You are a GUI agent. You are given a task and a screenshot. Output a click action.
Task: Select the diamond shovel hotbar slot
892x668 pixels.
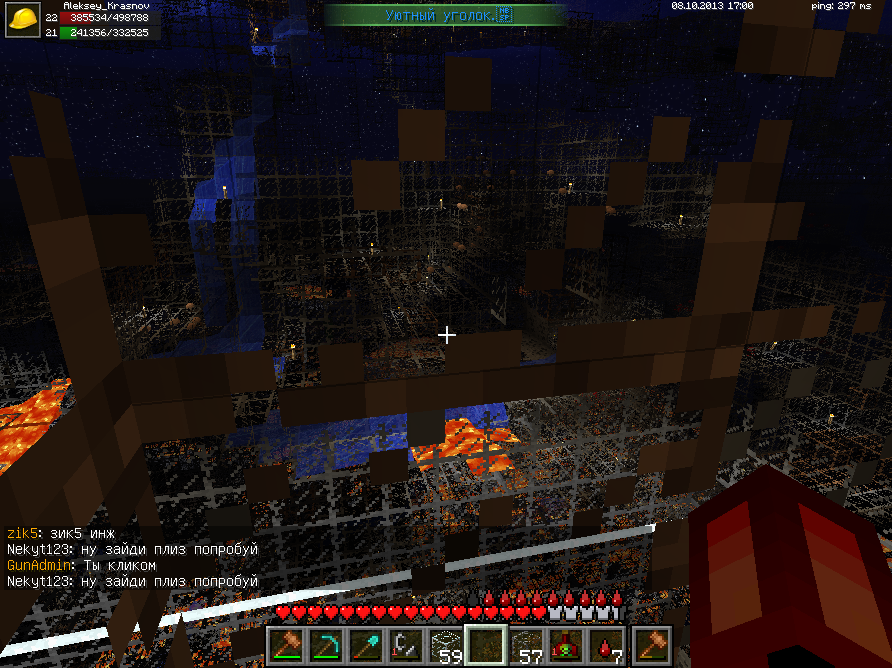click(366, 645)
